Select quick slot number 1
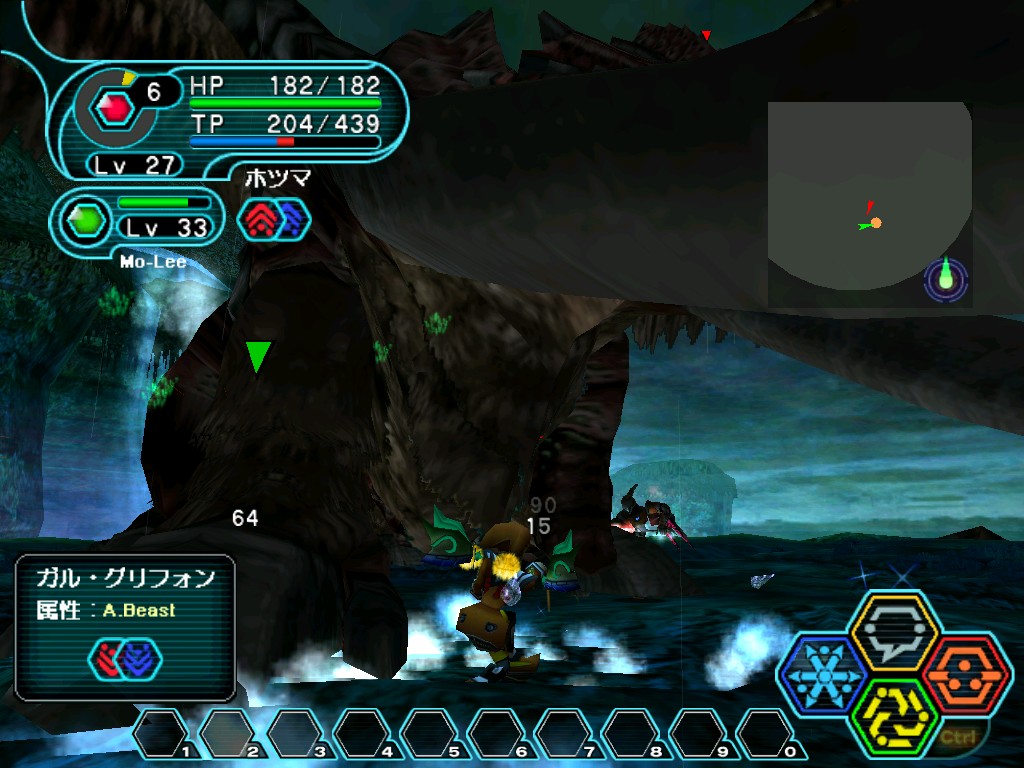Image resolution: width=1024 pixels, height=768 pixels. [159, 735]
